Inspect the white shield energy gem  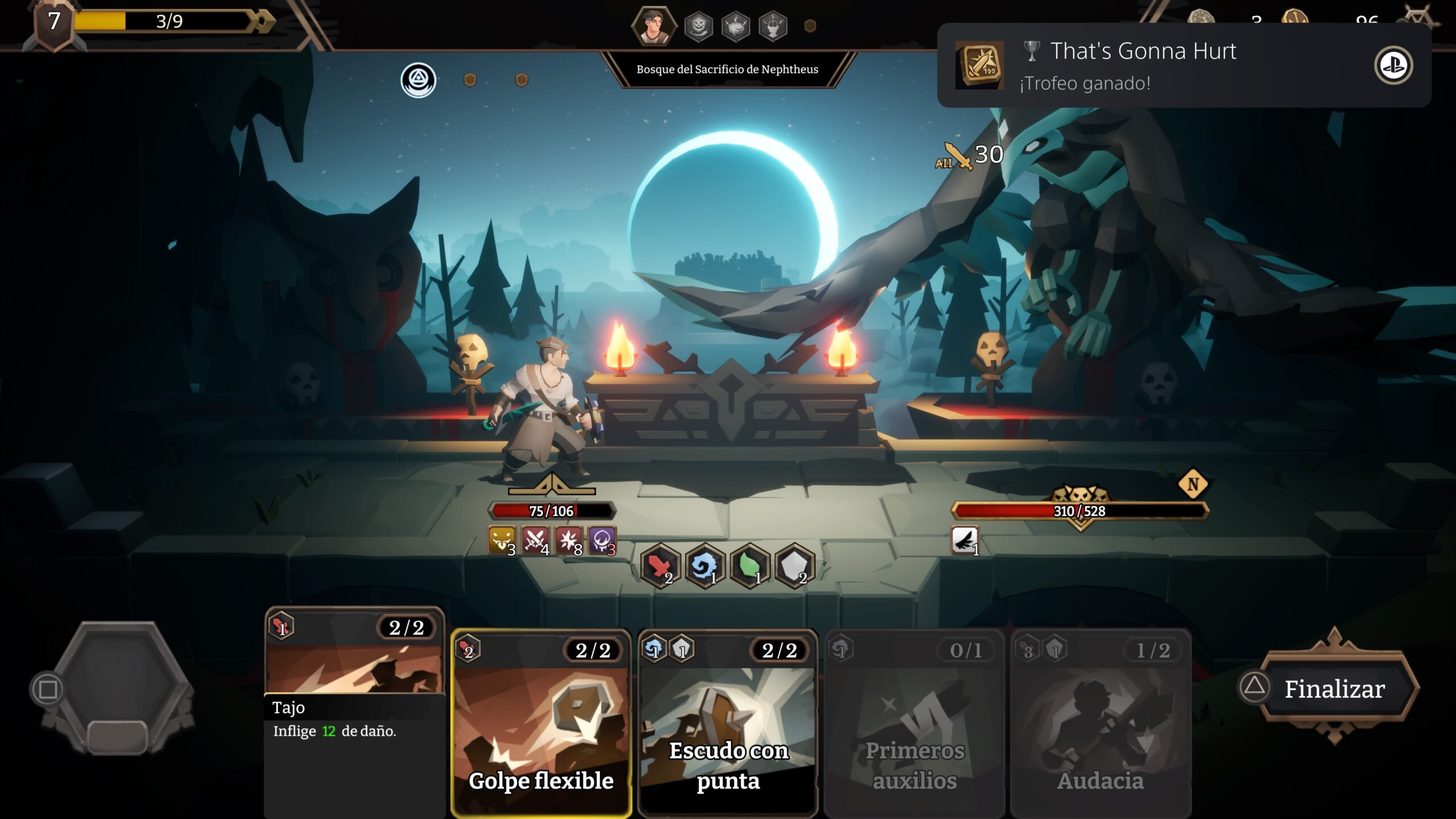click(x=794, y=566)
